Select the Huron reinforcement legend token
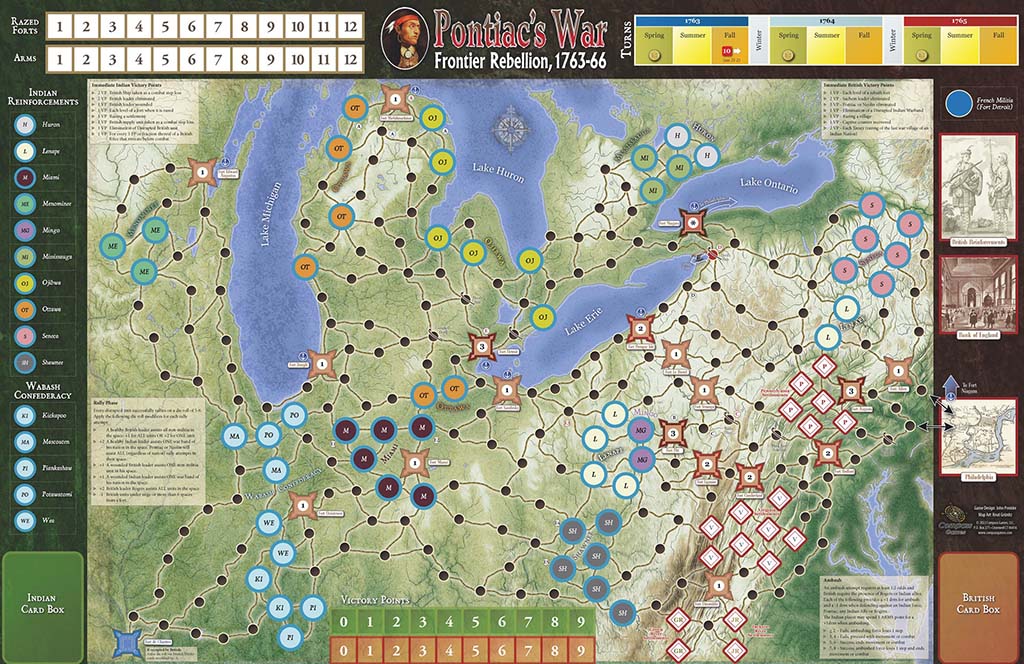This screenshot has width=1024, height=664. tap(22, 125)
